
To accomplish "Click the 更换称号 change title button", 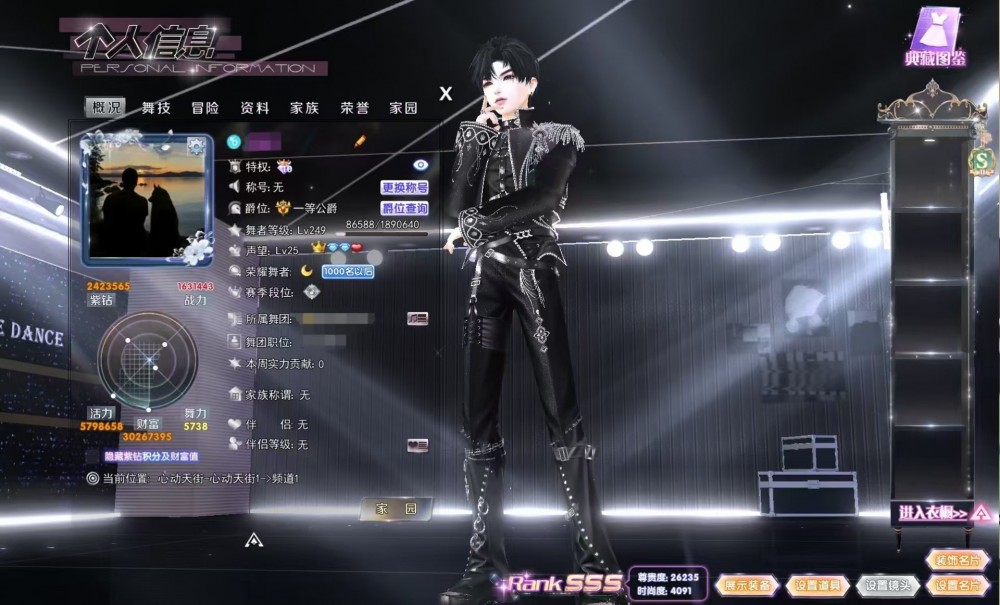I will tap(404, 187).
